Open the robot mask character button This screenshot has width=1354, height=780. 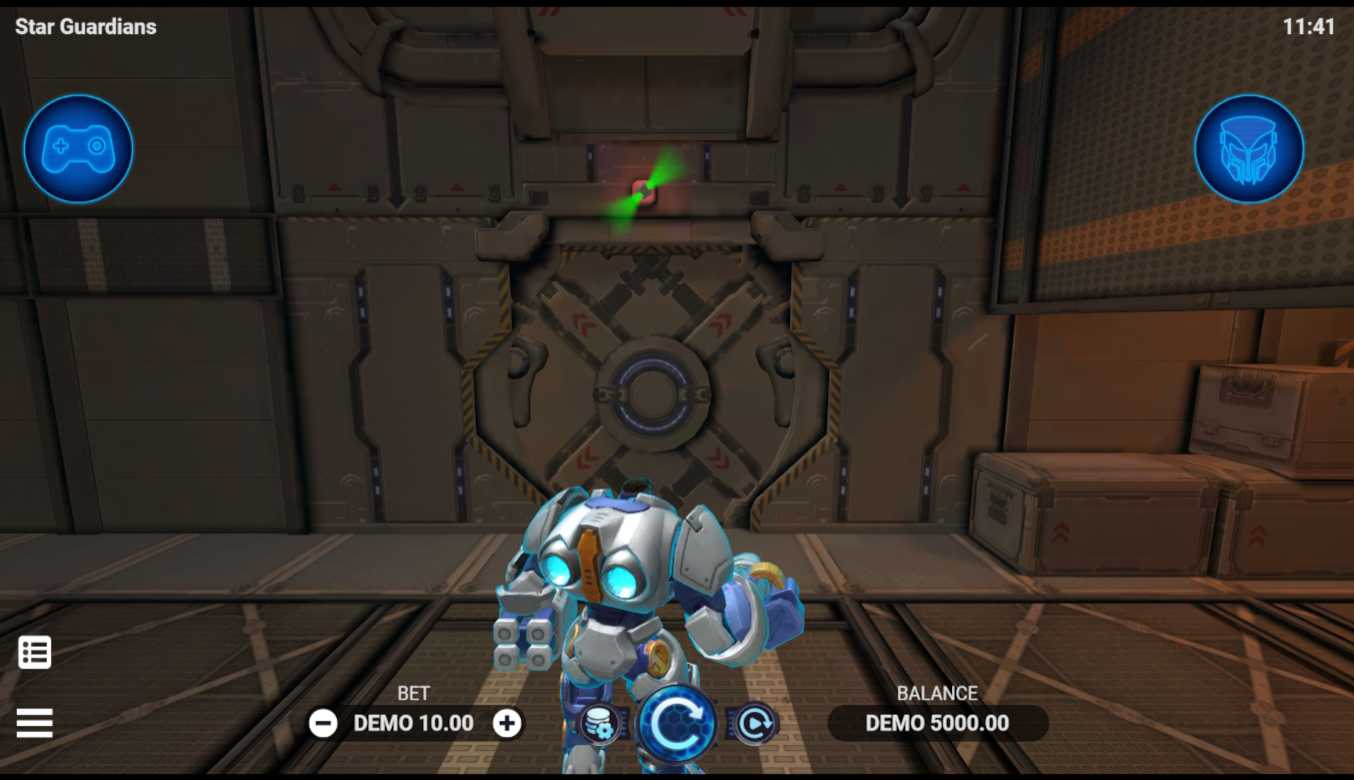(x=1249, y=149)
